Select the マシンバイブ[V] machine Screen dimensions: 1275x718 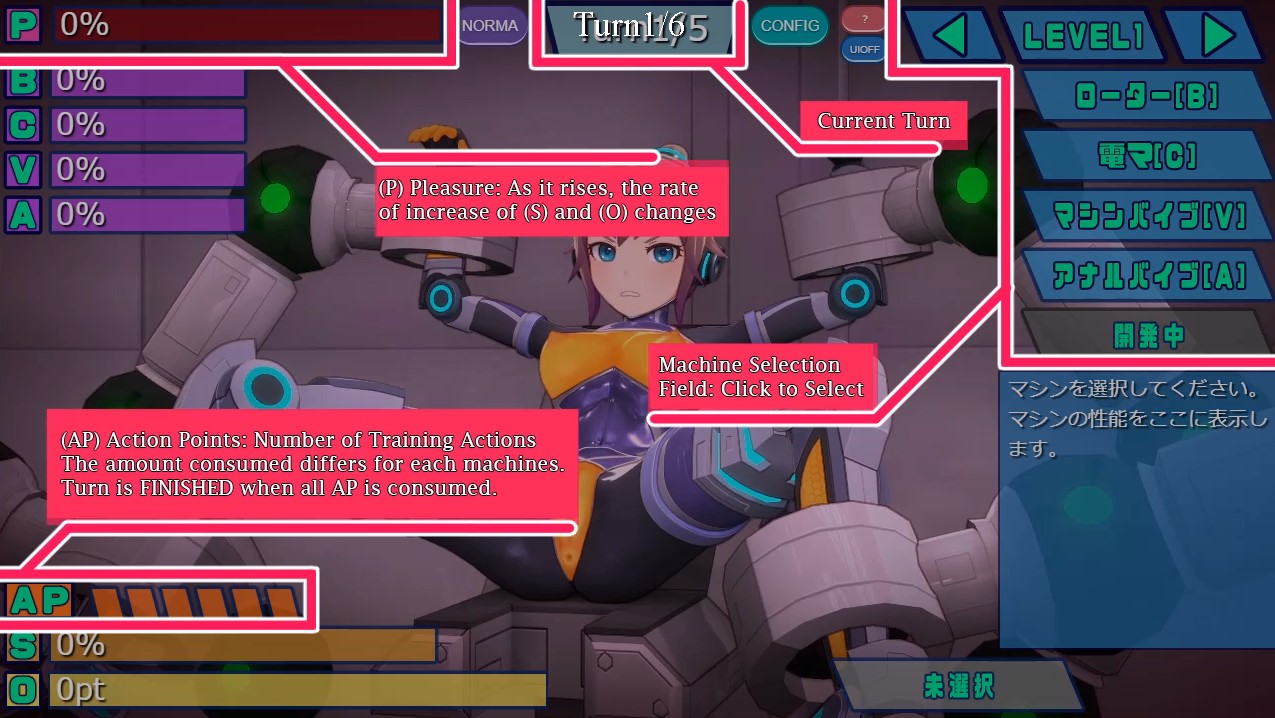1146,215
